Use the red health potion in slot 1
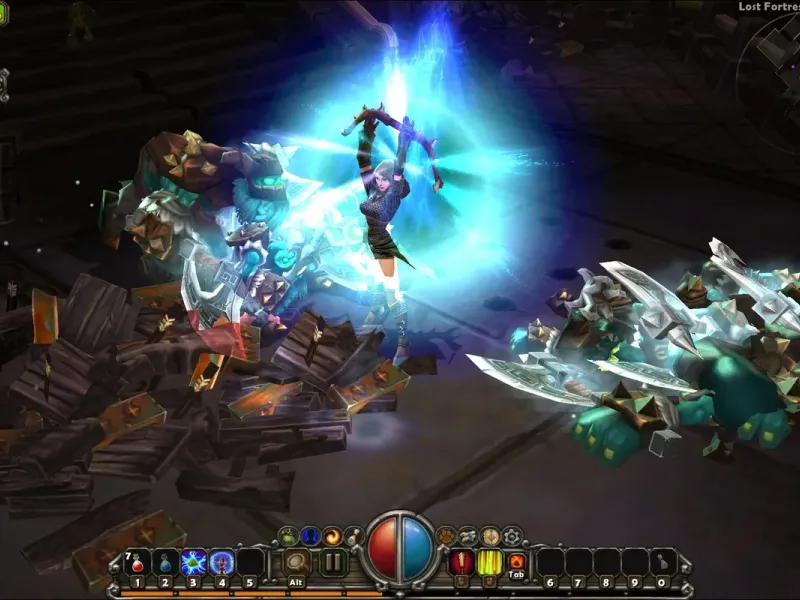 (x=137, y=562)
